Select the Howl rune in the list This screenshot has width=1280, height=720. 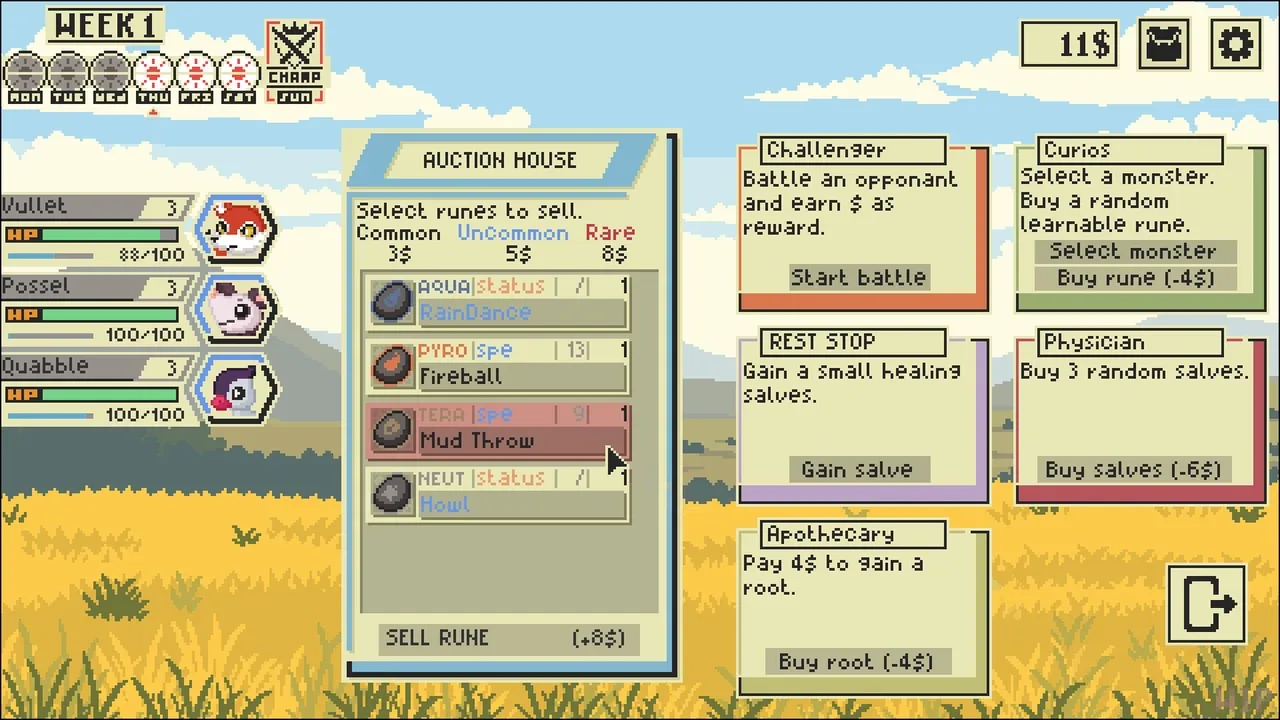(498, 494)
